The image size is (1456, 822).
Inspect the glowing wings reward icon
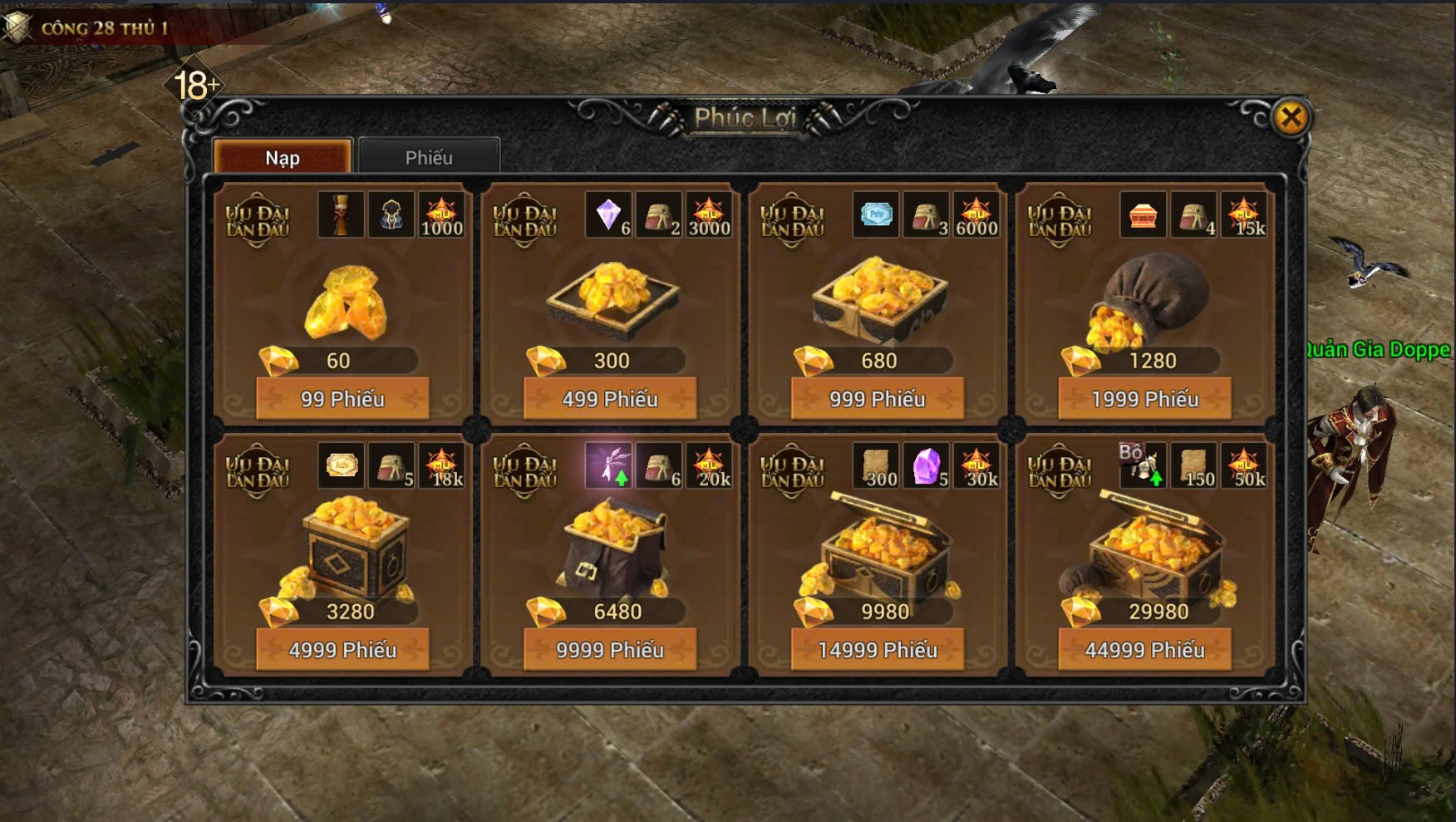coord(609,466)
